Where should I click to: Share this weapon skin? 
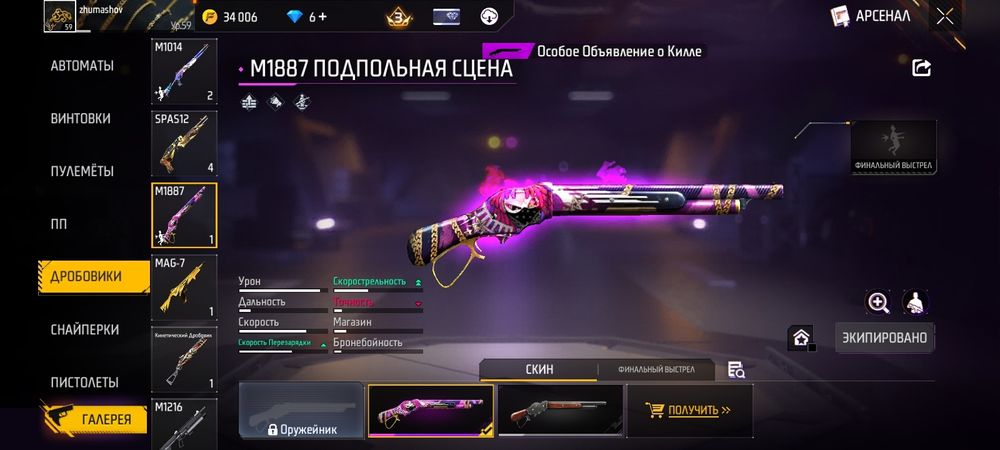point(922,67)
